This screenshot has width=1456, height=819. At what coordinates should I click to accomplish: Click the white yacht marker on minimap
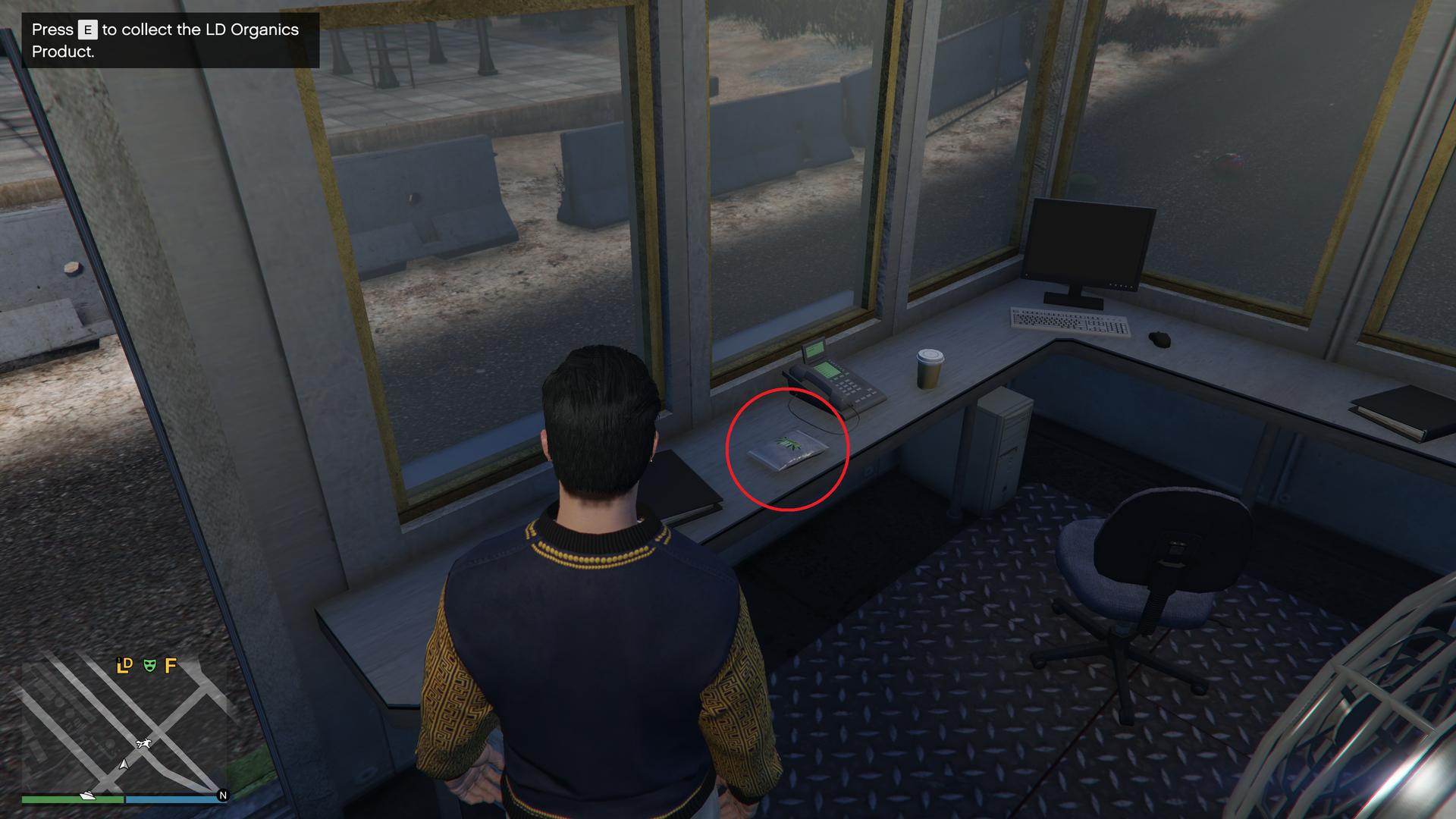87,795
